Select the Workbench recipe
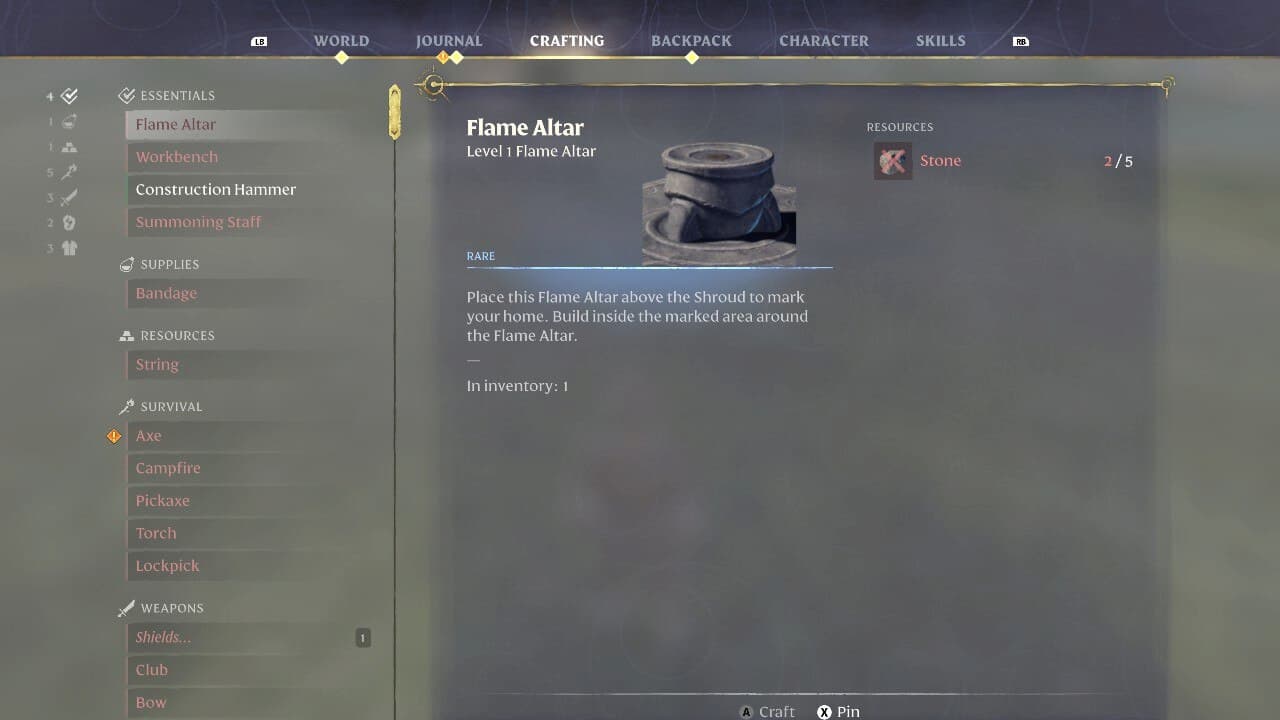Screen dimensions: 1280x720 [x=176, y=157]
